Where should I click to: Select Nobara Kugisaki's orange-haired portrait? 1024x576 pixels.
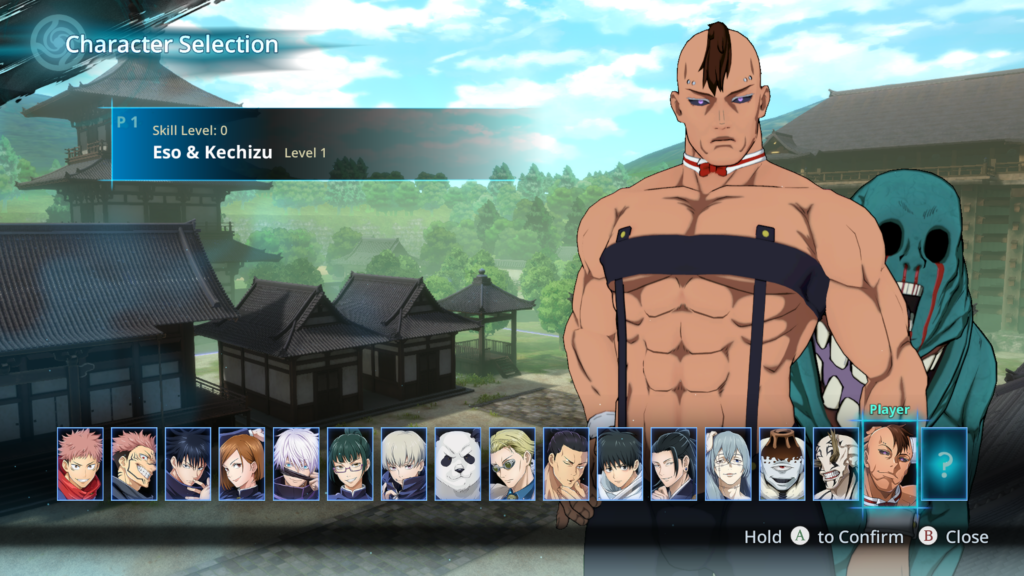[x=243, y=464]
